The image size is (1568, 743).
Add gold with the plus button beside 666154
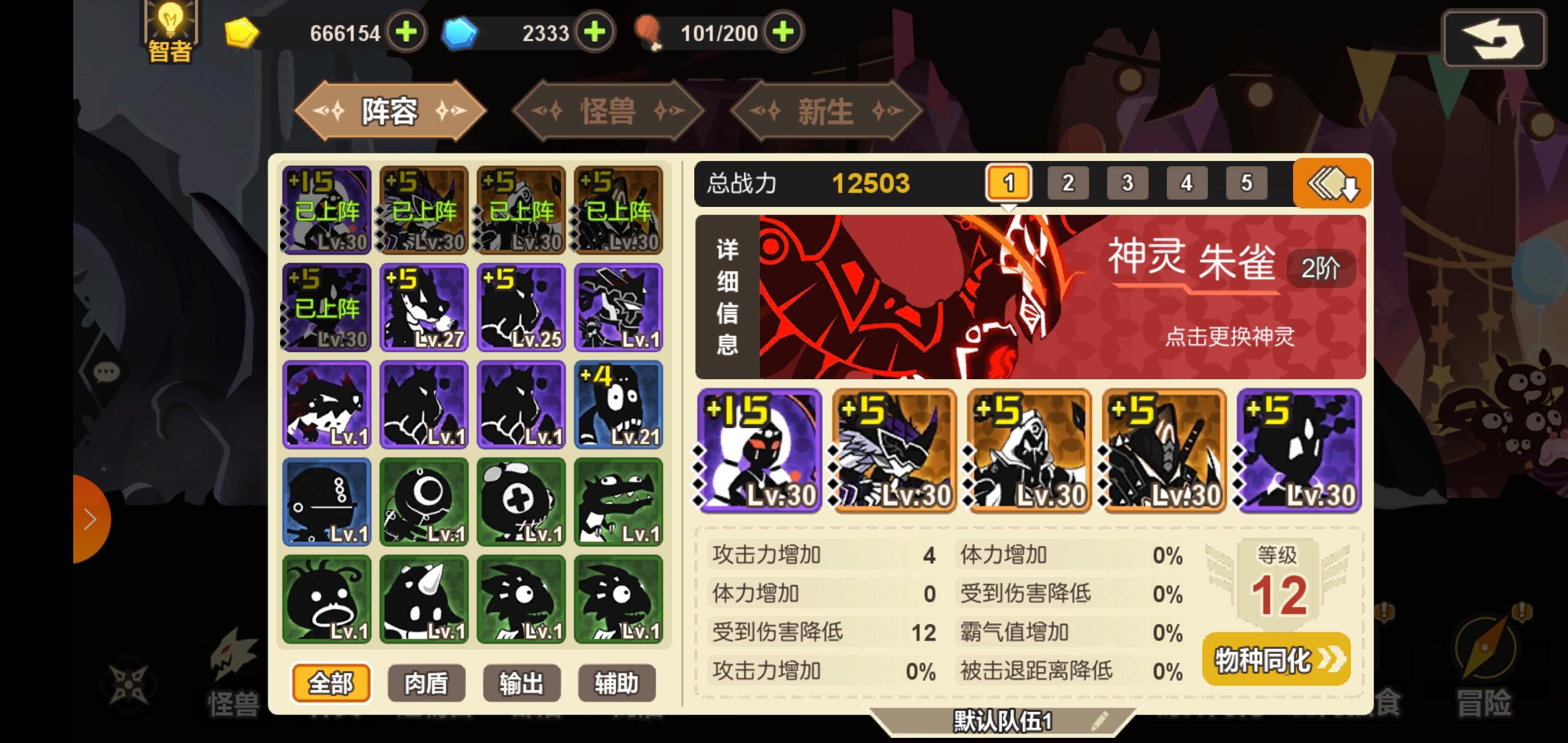pyautogui.click(x=406, y=33)
